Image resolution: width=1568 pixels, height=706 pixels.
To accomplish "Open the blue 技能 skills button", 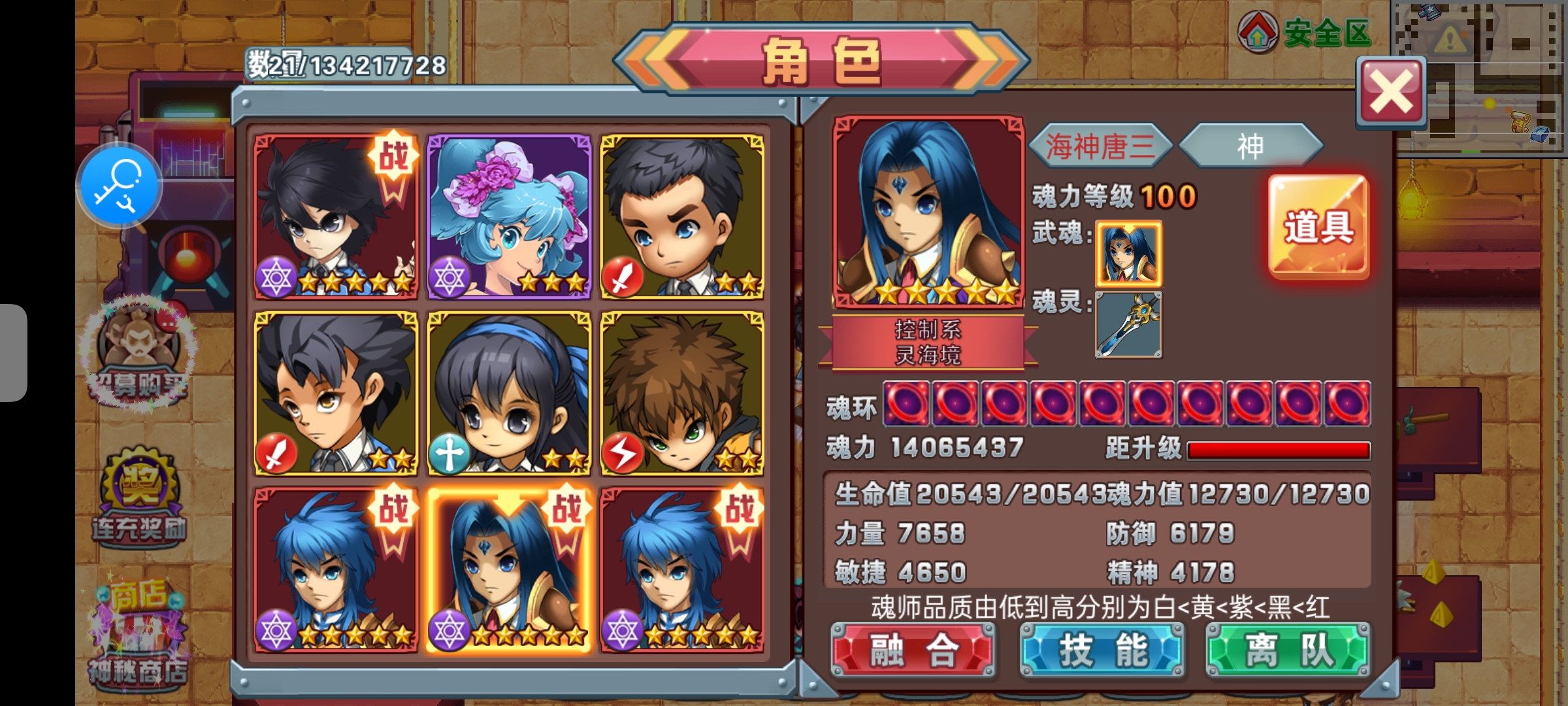I will pyautogui.click(x=1102, y=650).
